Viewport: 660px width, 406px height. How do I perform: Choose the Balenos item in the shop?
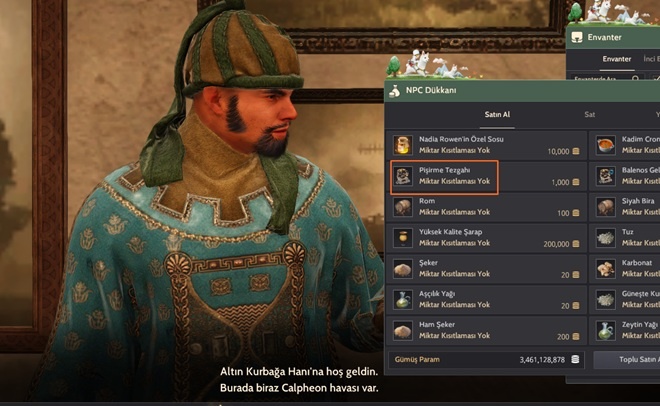tap(628, 177)
